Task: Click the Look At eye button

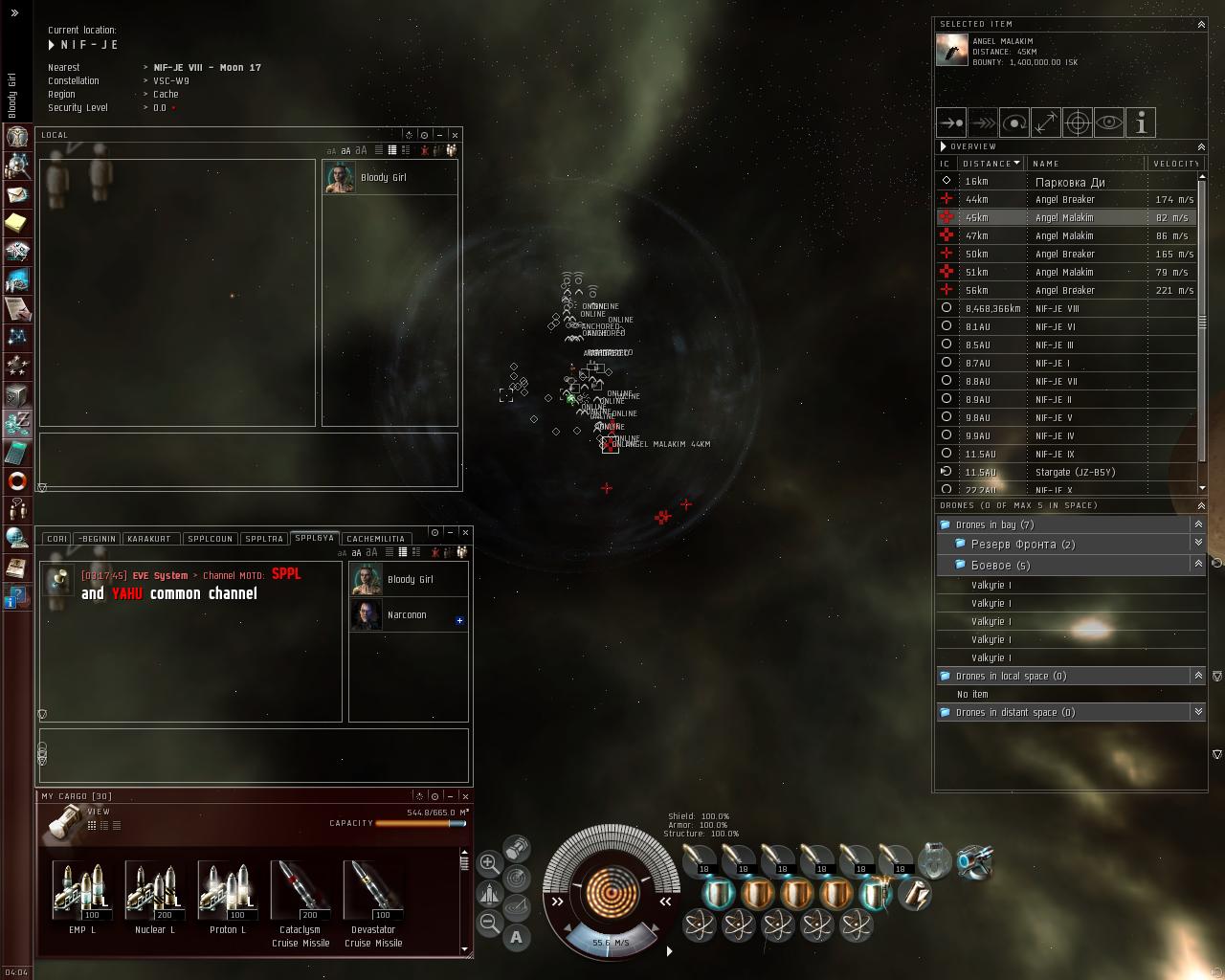Action: click(x=1109, y=122)
